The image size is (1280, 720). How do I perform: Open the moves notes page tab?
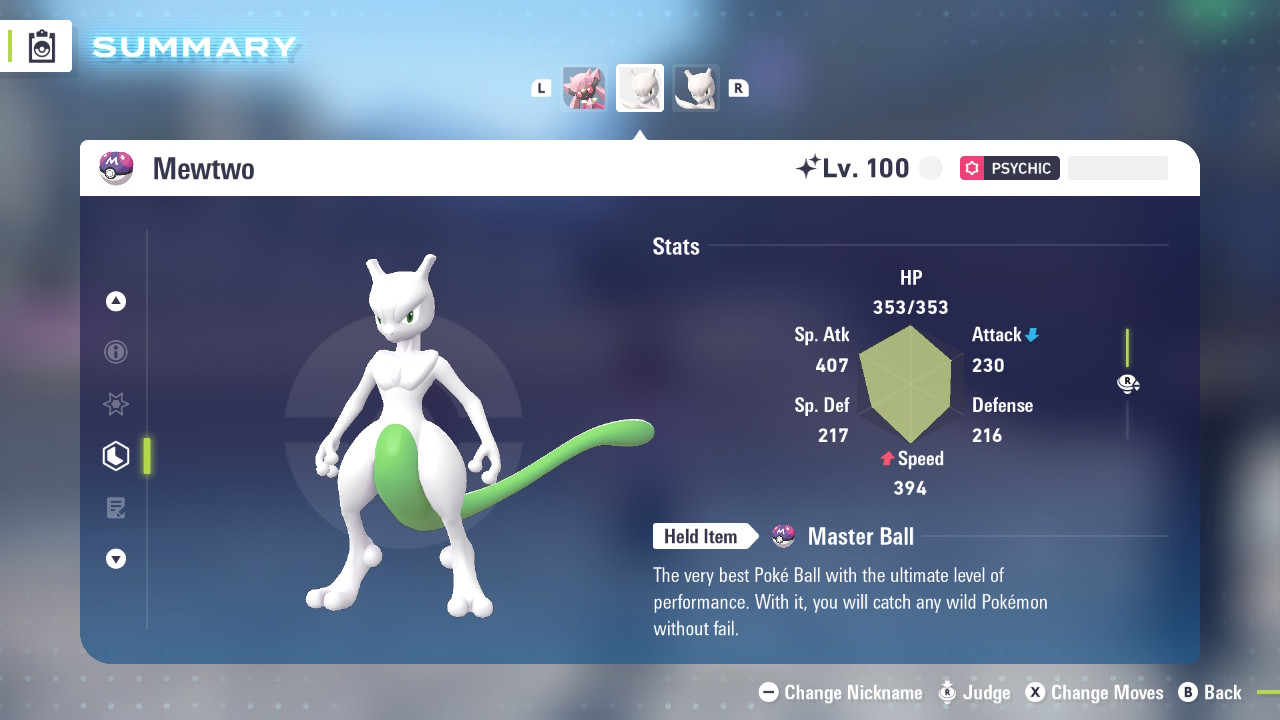[x=116, y=508]
